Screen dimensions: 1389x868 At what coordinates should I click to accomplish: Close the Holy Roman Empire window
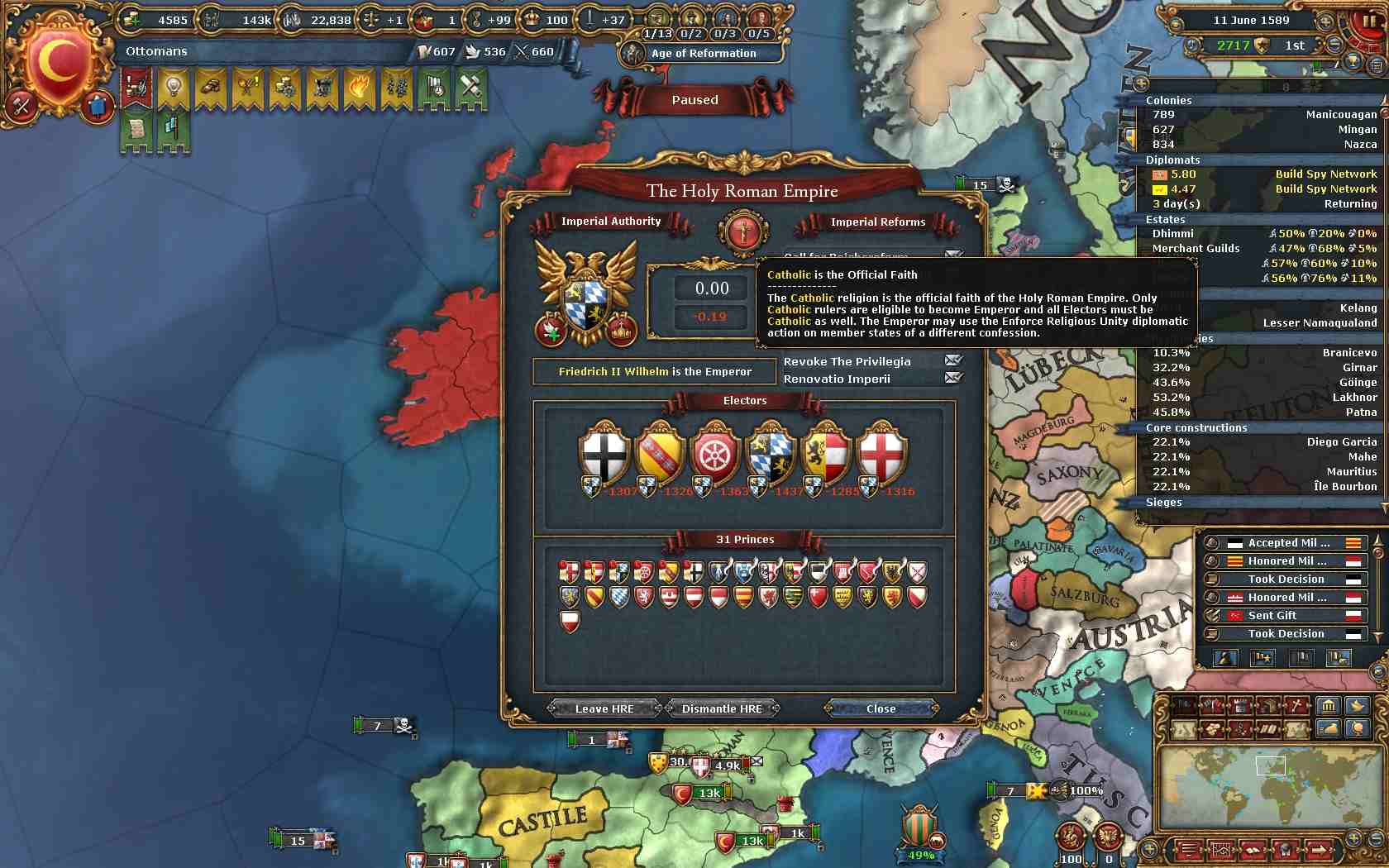(x=881, y=708)
